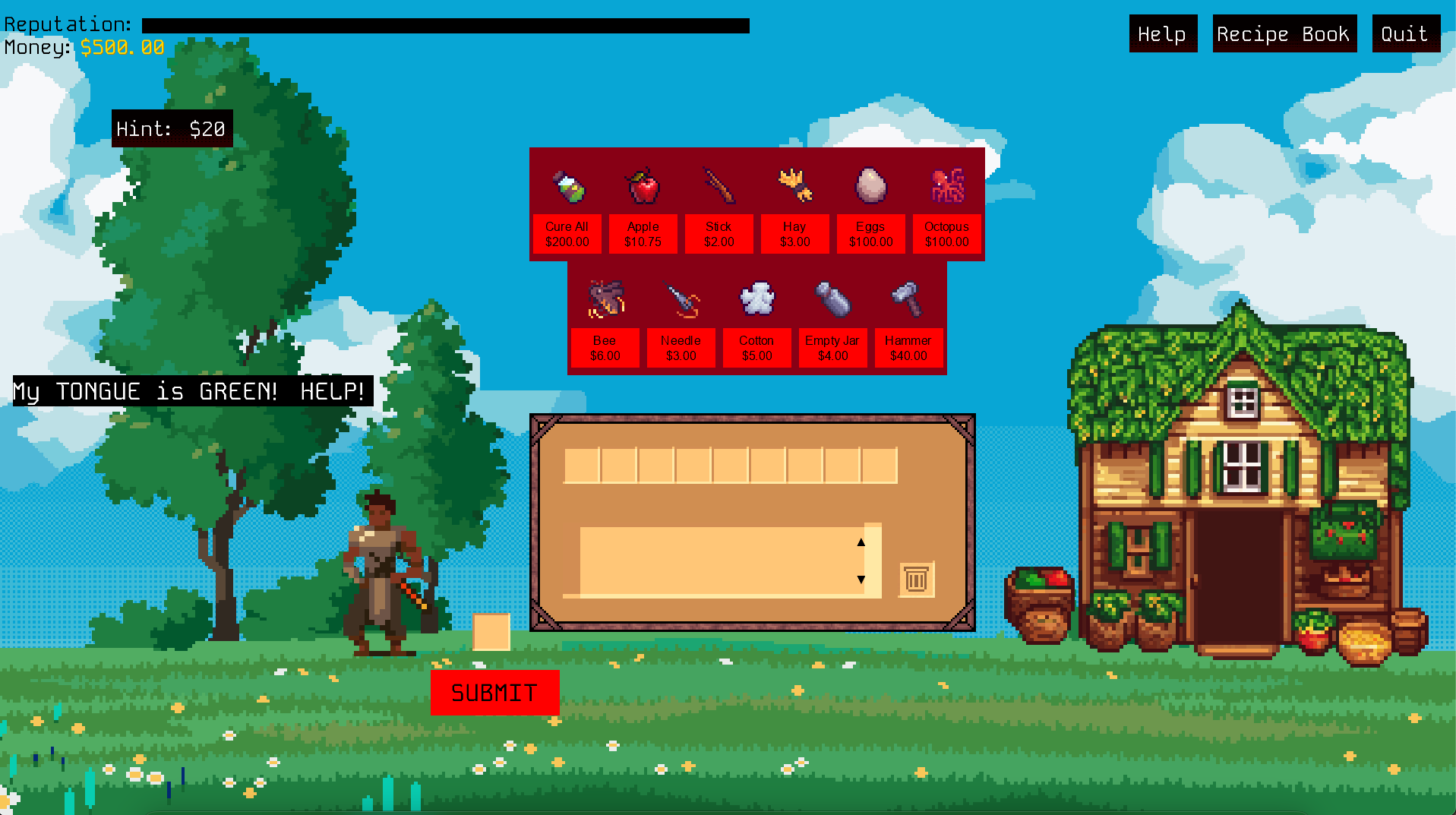Choose the Octopus ingredient
The image size is (1456, 815).
946,233
